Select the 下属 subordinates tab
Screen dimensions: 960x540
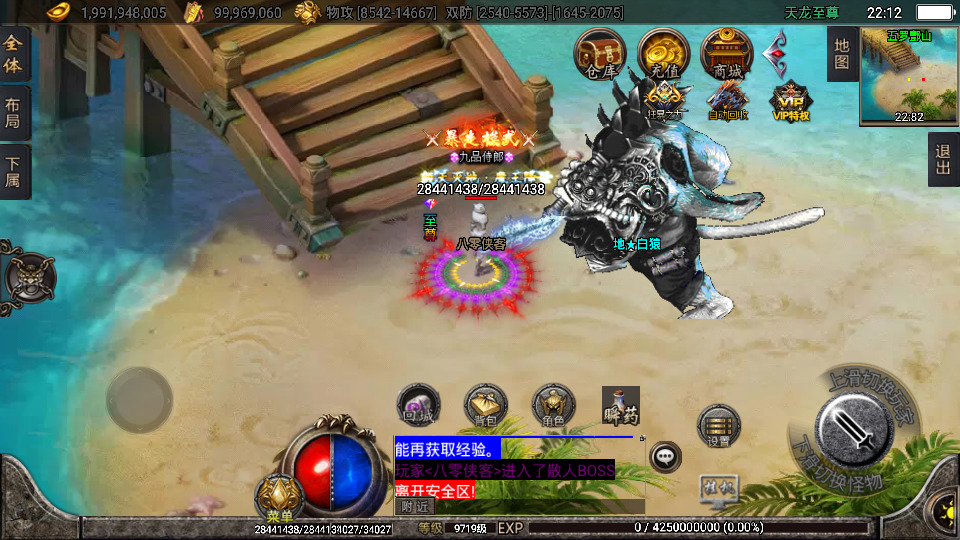[x=13, y=171]
